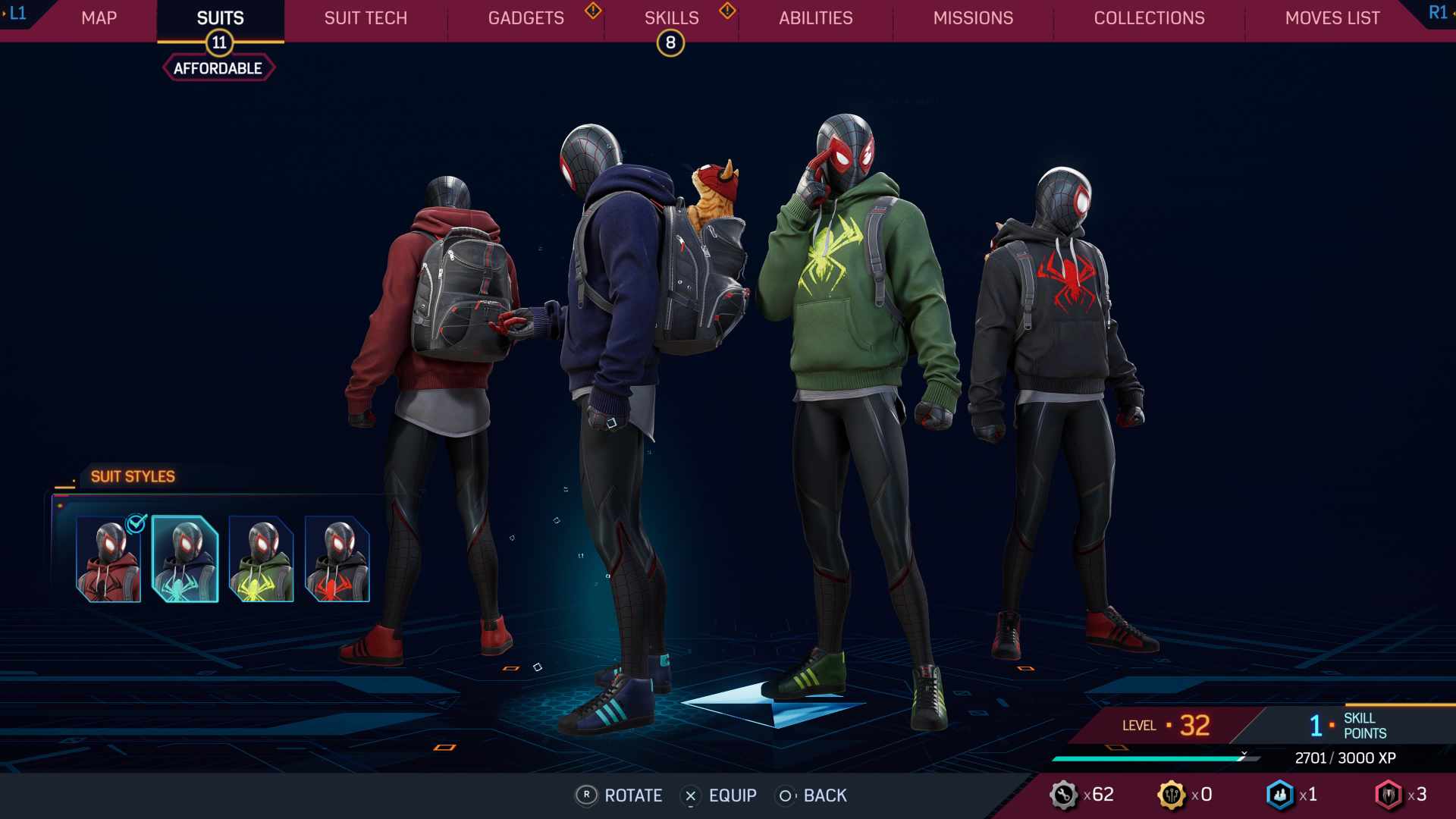Viewport: 1456px width, 819px height.
Task: Open the next menu tab with R1
Action: tap(1437, 12)
